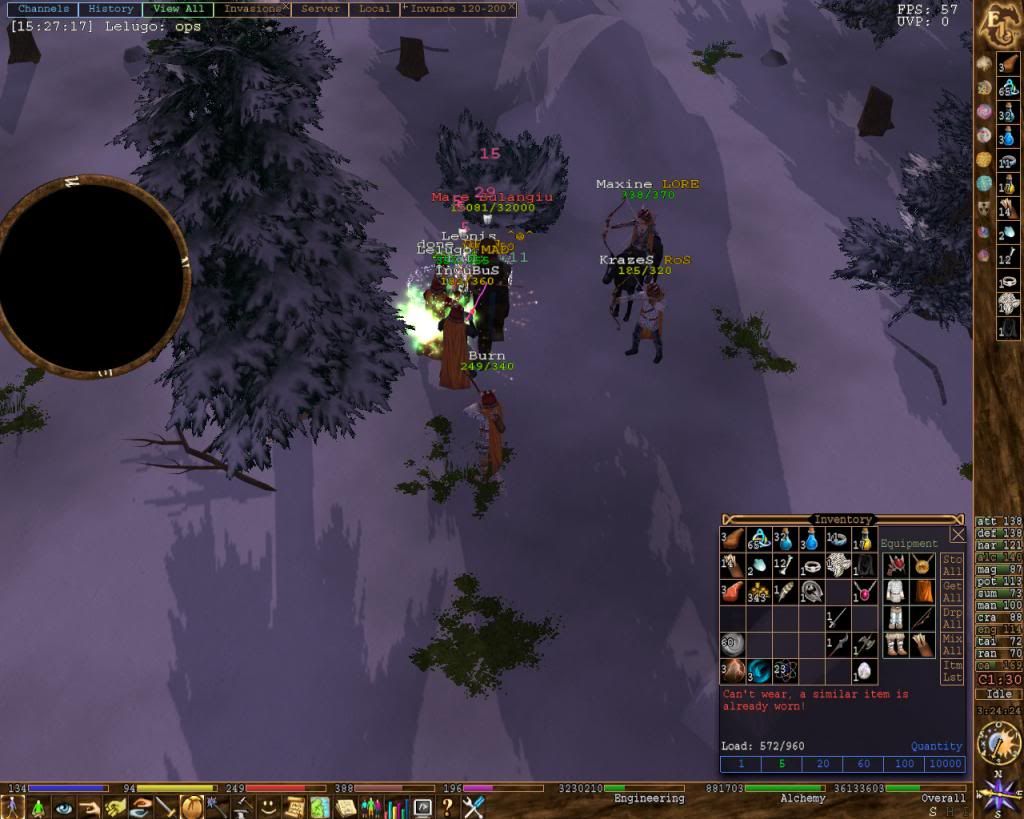Open the History chat tab
This screenshot has height=819, width=1024.
111,9
